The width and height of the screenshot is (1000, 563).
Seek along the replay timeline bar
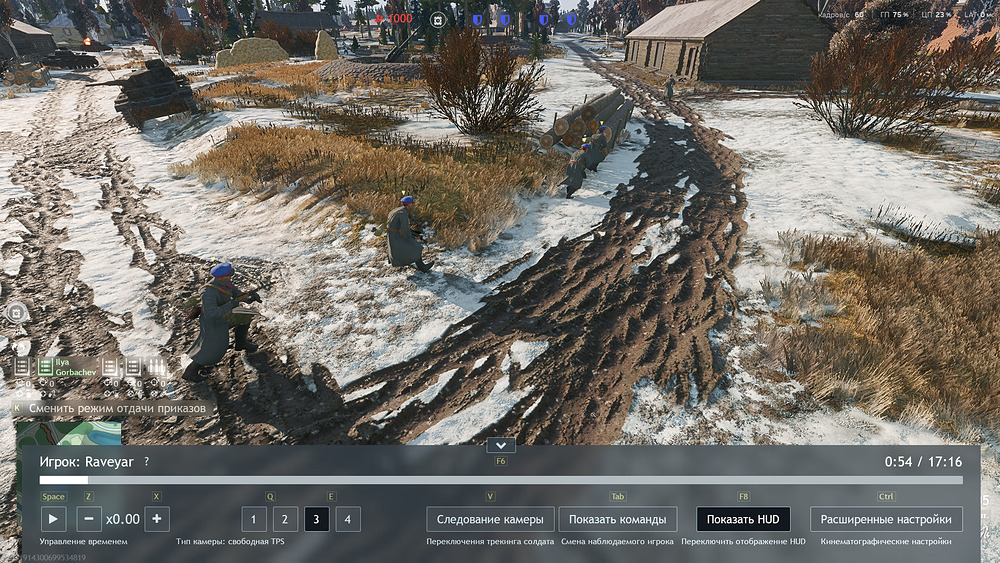[x=500, y=480]
